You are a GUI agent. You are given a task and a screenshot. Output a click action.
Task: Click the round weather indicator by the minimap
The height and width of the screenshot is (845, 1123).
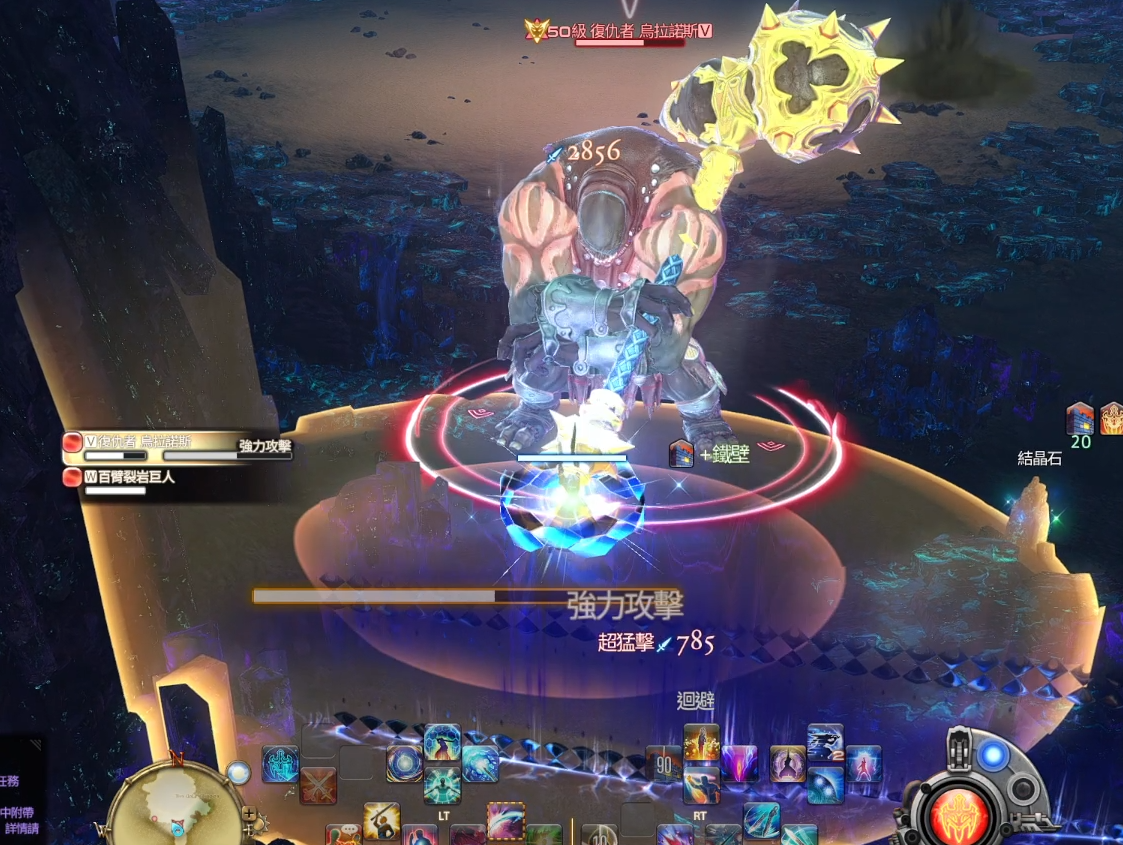[238, 772]
